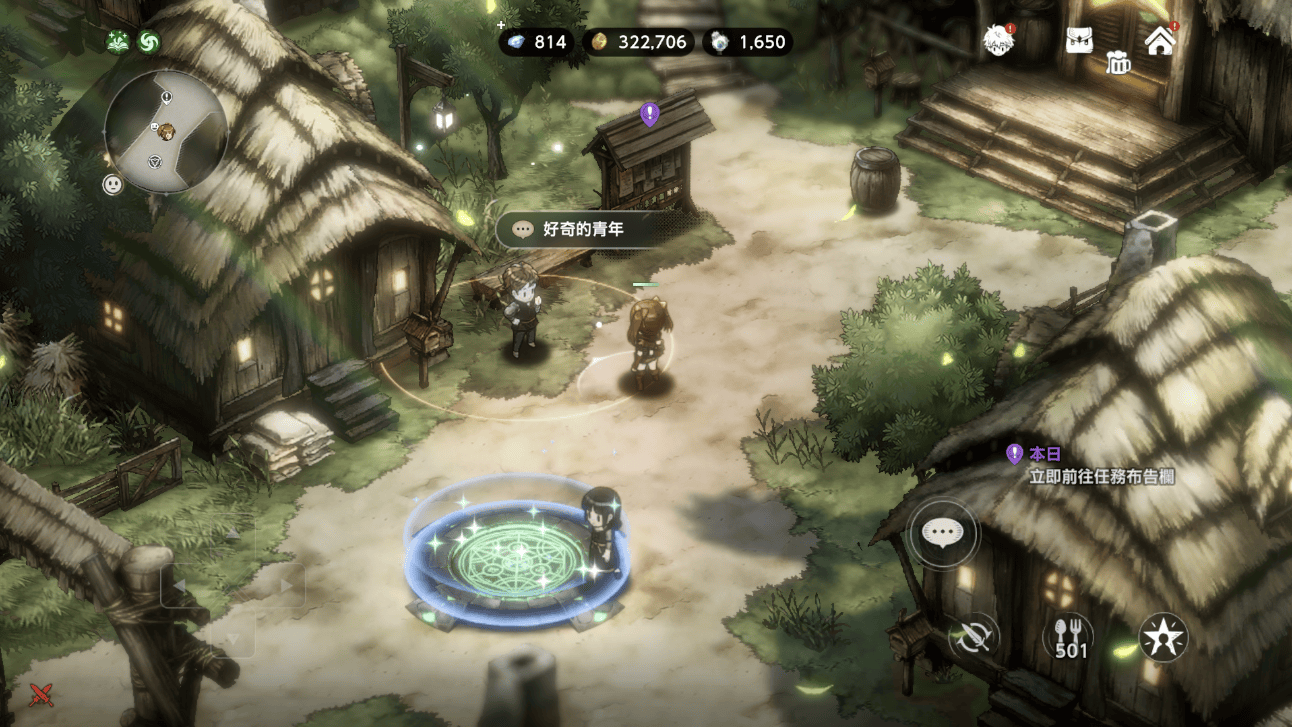Open the blue gem currency counter

[x=536, y=42]
